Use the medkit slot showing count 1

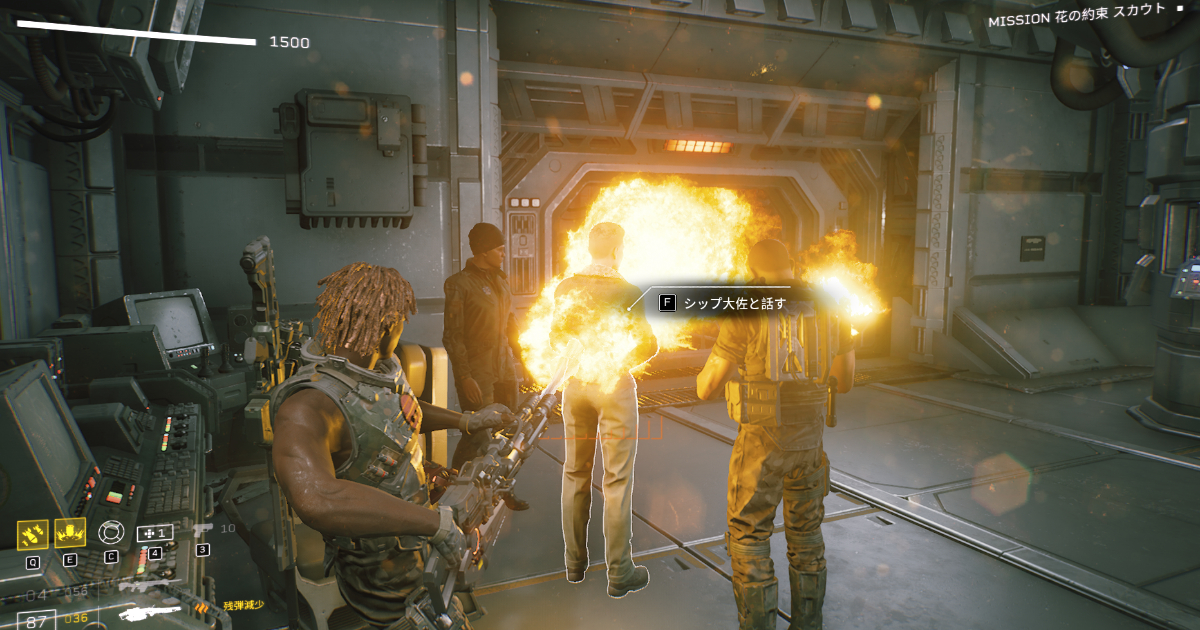click(154, 533)
